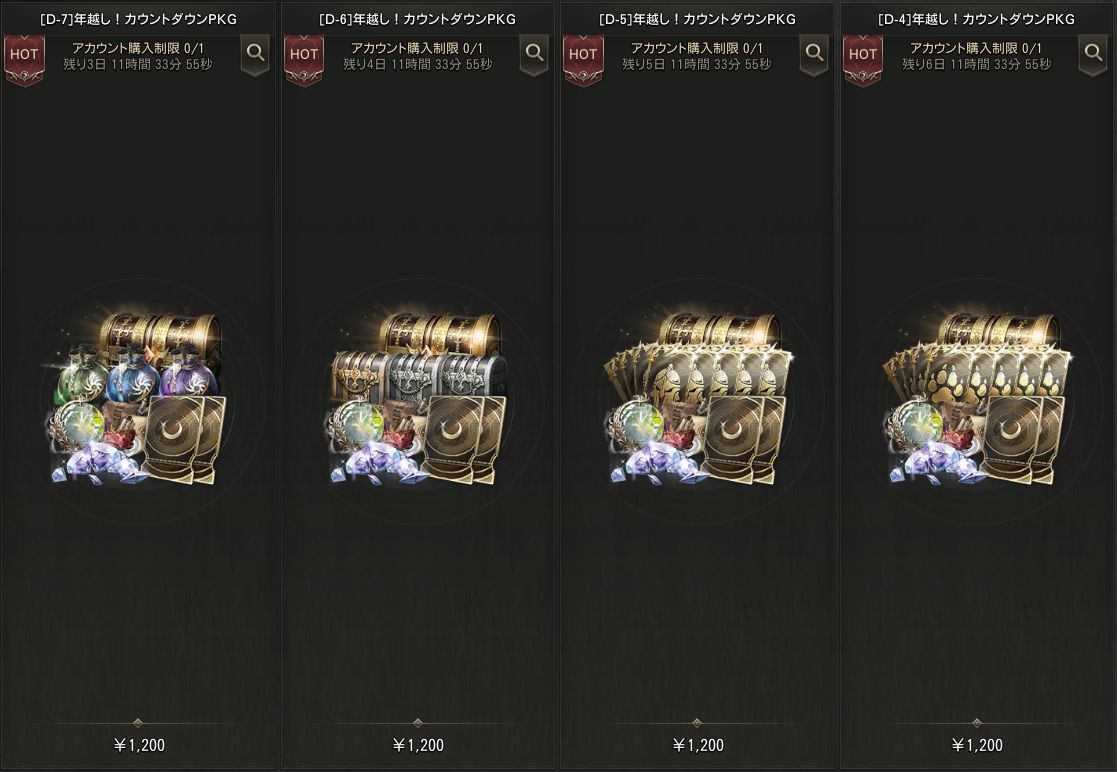Open details magnifier for D-5 countdown package
Screen dimensions: 1117x772
point(814,54)
